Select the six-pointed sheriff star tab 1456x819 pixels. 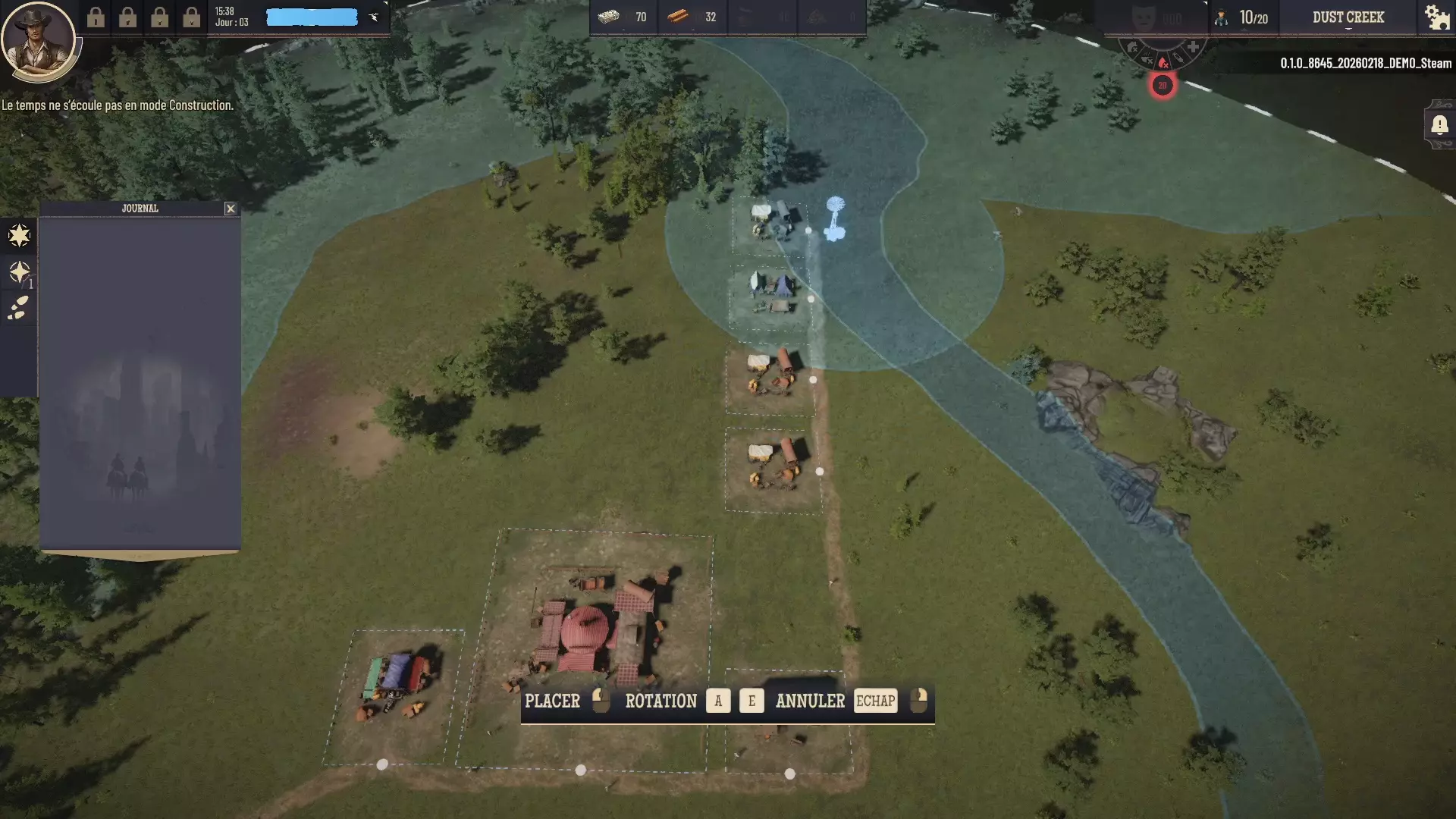(19, 236)
